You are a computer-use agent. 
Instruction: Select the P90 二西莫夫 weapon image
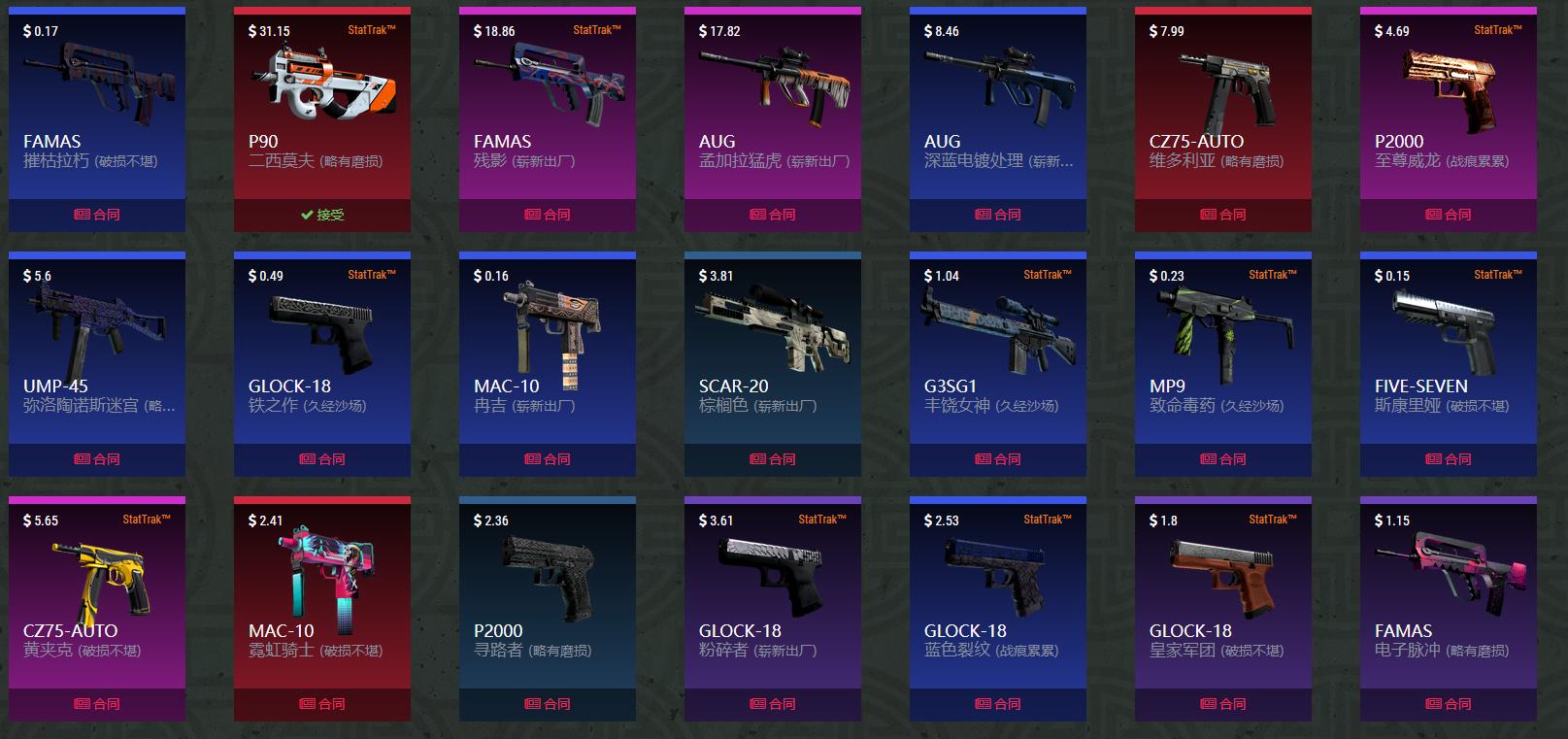(x=321, y=83)
